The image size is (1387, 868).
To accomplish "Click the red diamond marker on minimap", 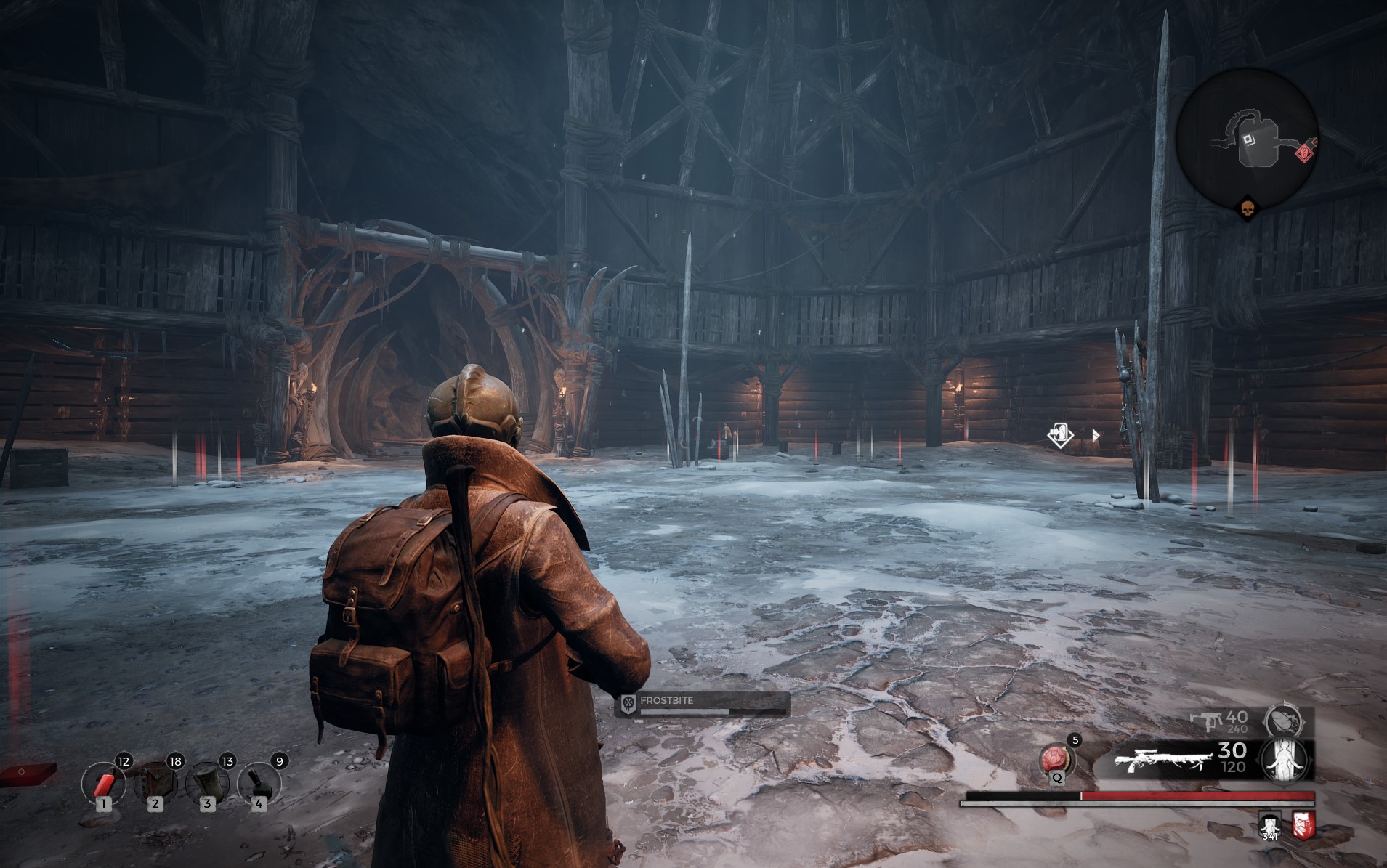I will pos(1303,153).
